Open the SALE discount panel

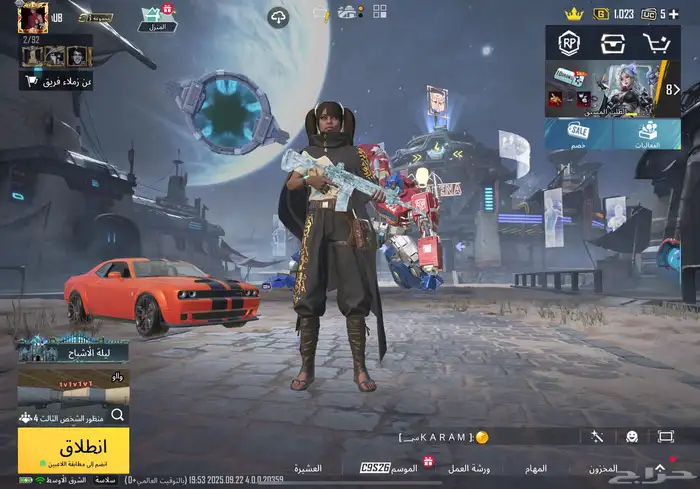click(578, 135)
